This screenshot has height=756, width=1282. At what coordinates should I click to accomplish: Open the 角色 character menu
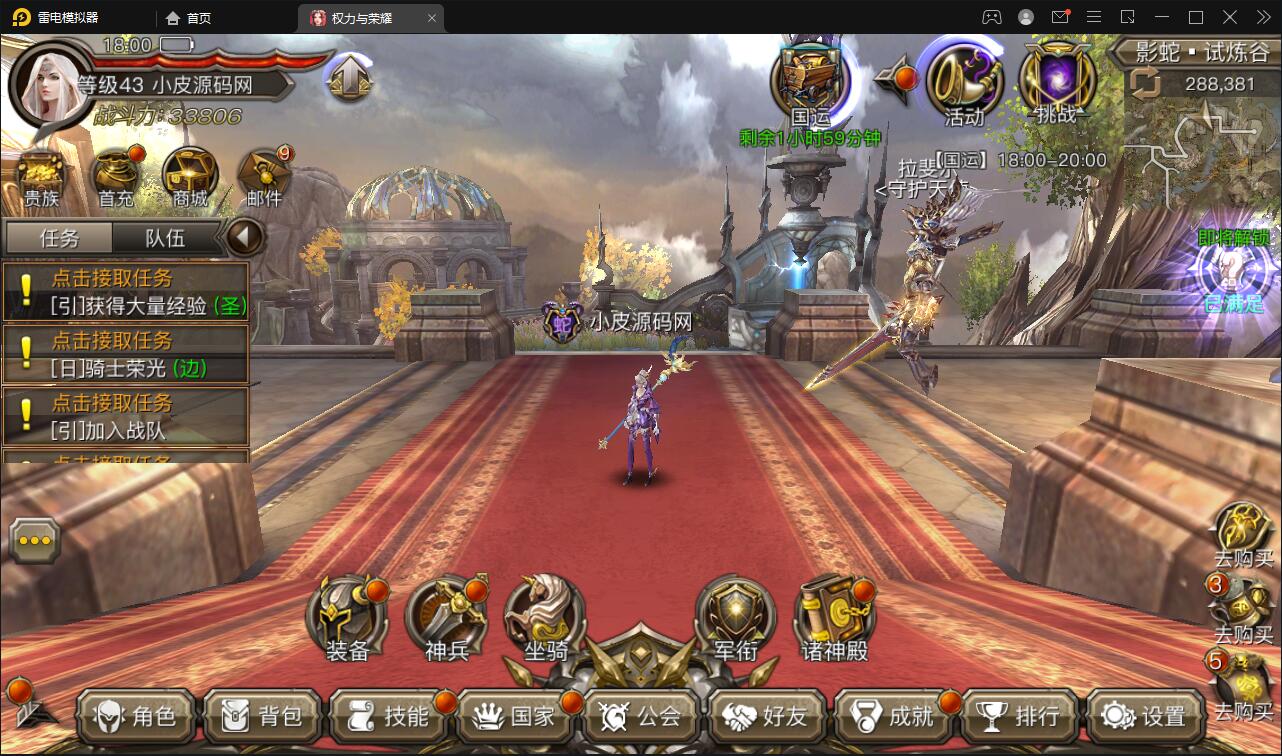[x=136, y=715]
